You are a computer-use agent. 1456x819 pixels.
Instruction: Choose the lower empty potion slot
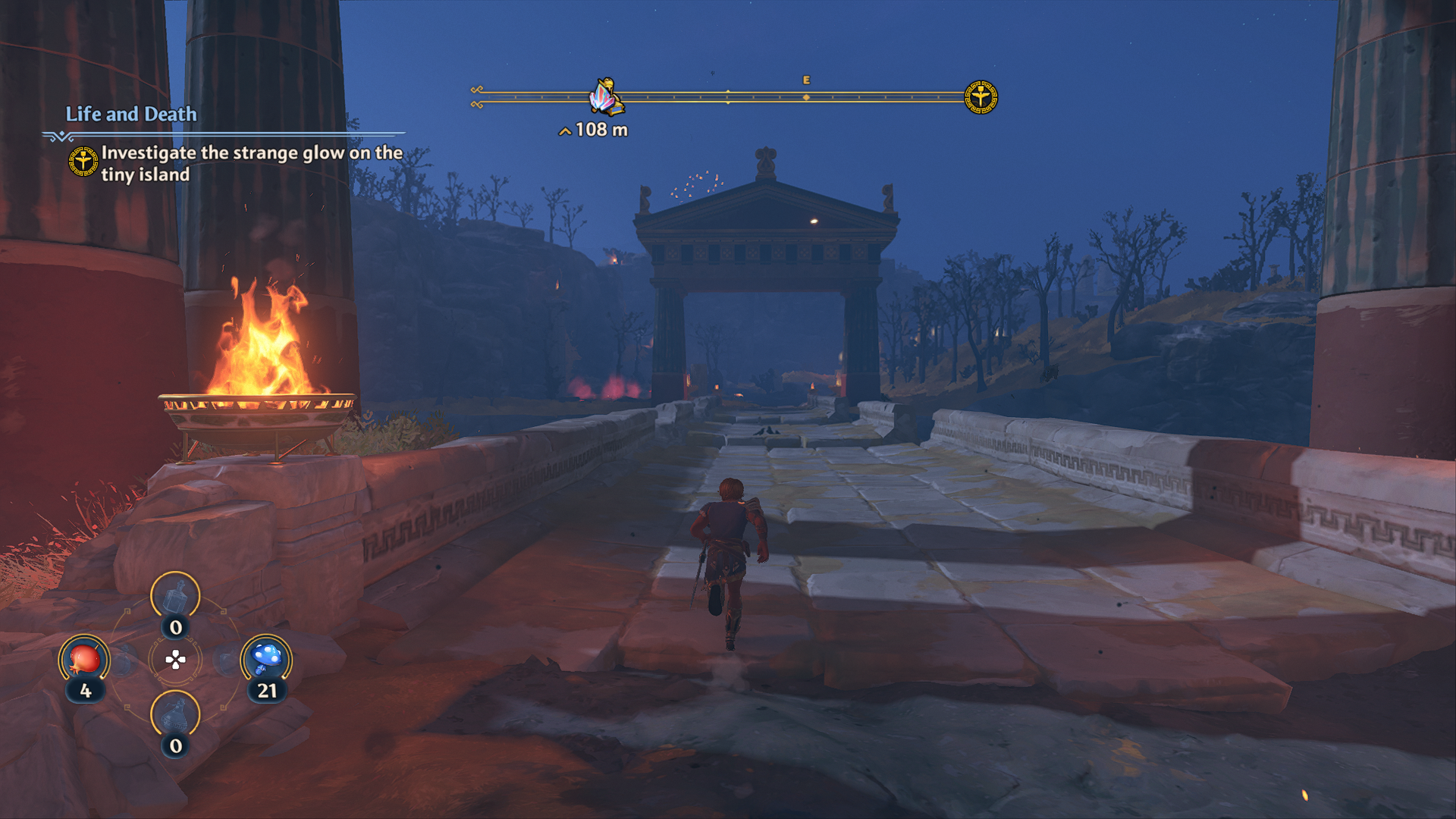pyautogui.click(x=175, y=715)
